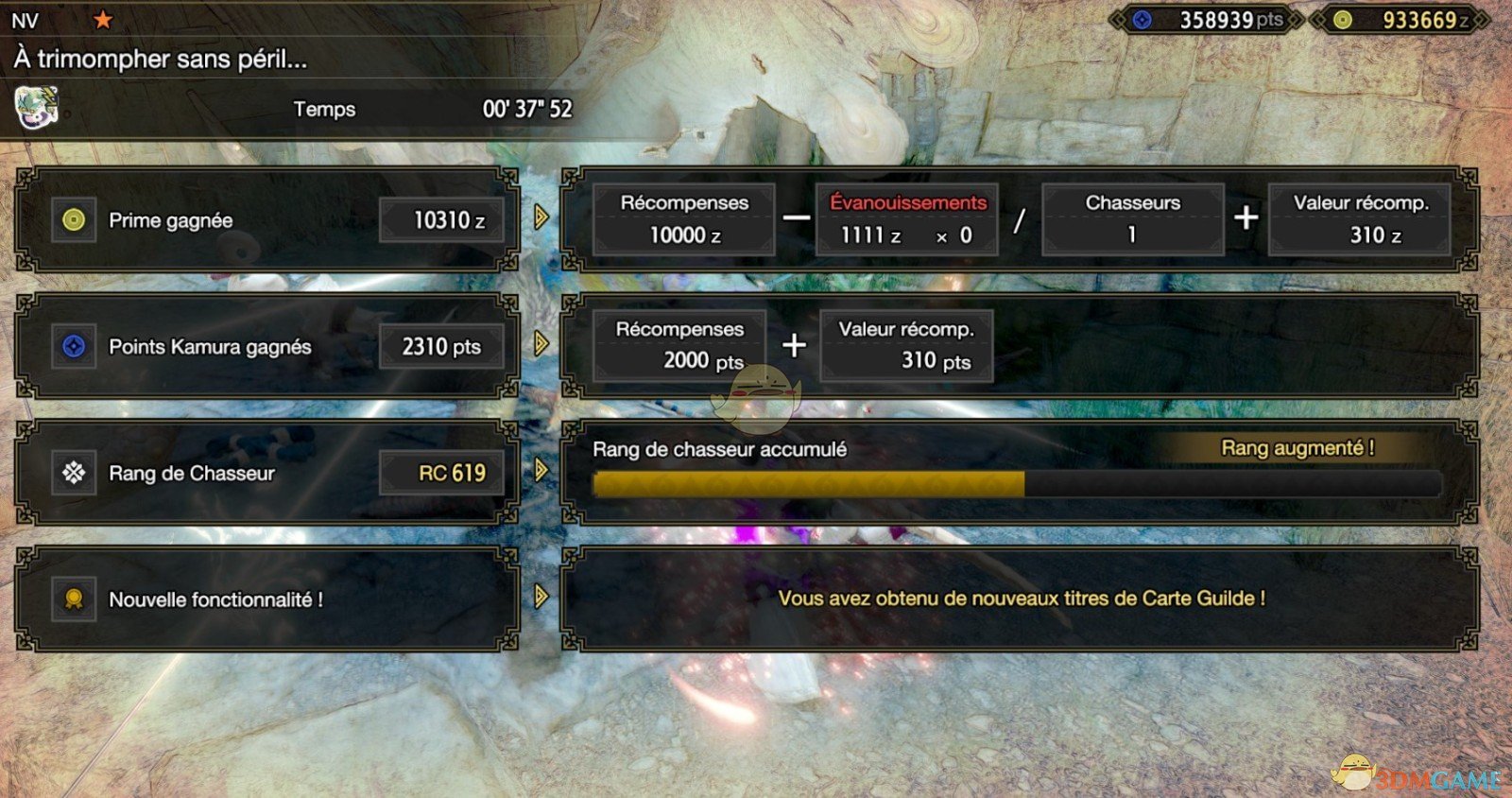Select the gold coin icon next to Prime gagnée

point(75,220)
